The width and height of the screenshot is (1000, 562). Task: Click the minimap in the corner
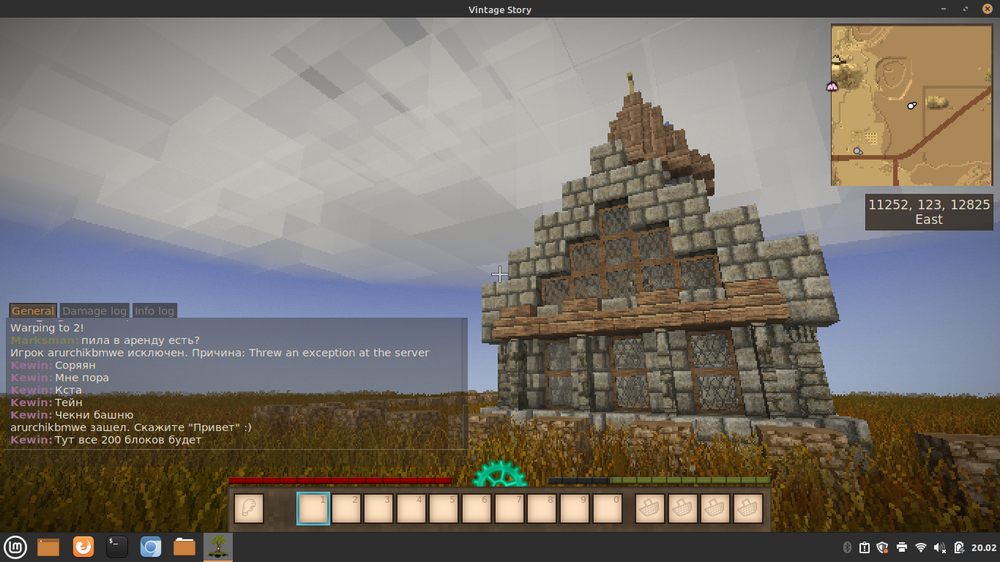click(x=911, y=105)
